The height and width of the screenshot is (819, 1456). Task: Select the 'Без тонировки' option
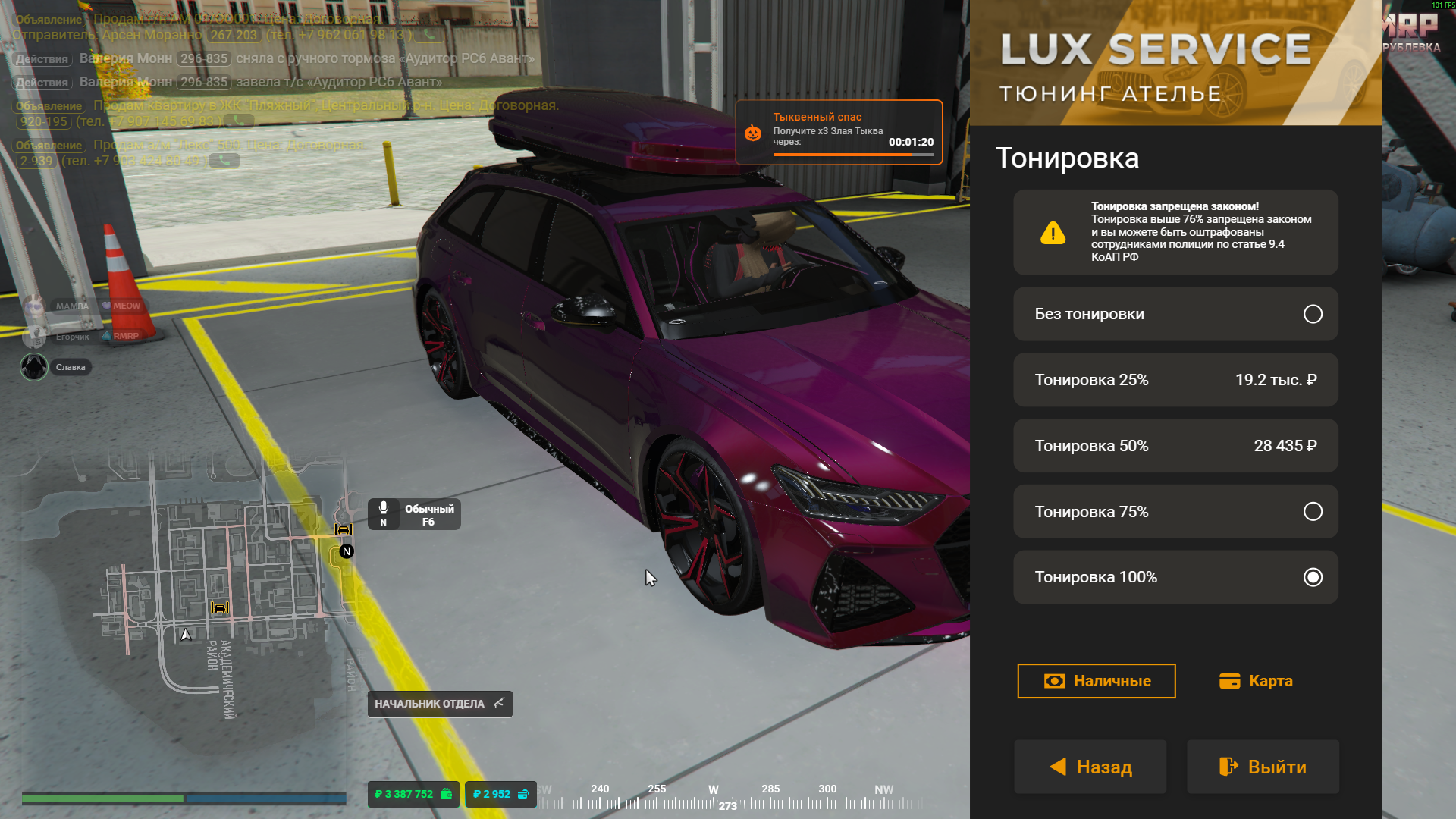point(1175,314)
